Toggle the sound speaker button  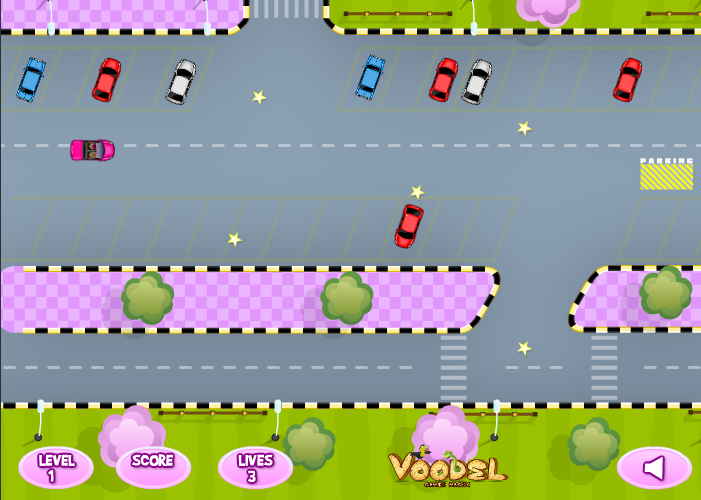point(654,467)
